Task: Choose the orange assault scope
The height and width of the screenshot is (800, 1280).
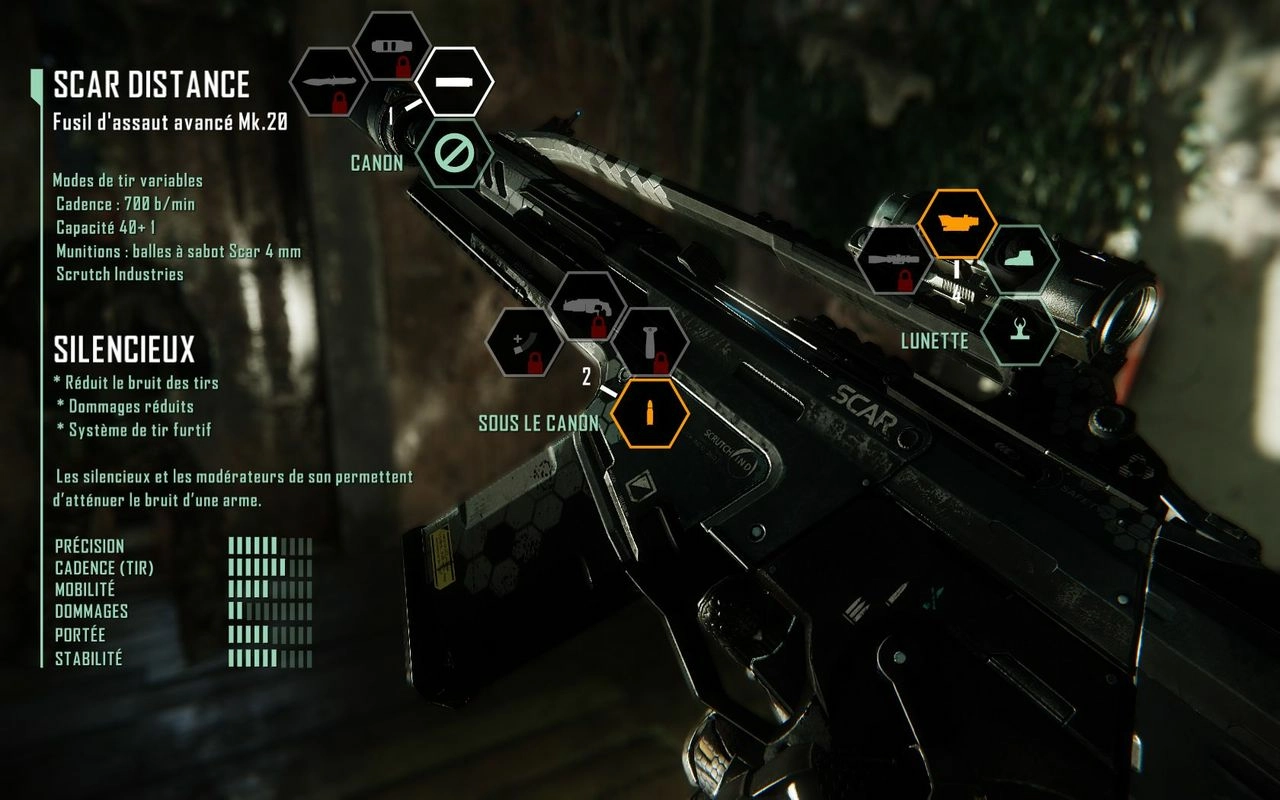Action: (957, 224)
